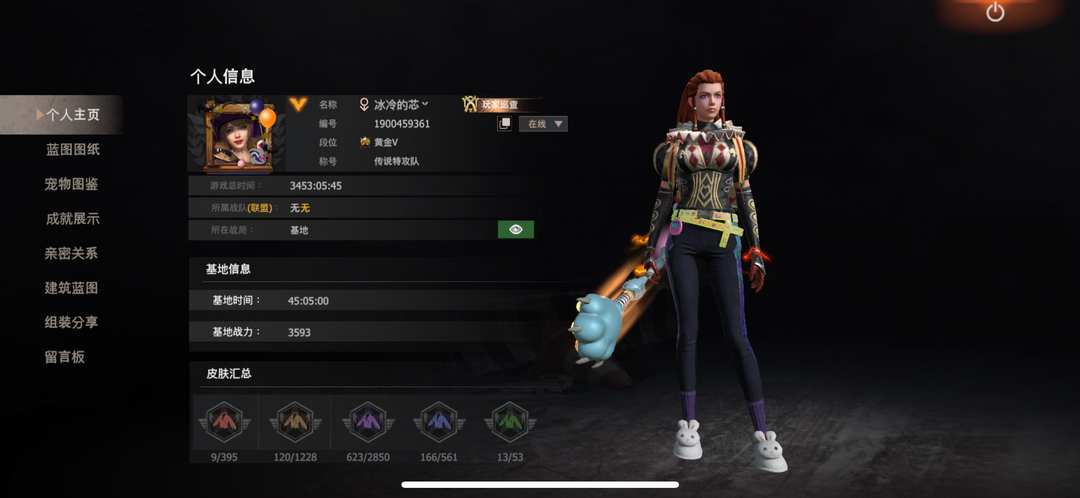Viewport: 1080px width, 498px height.
Task: Copy the player ID with the copy icon
Action: pyautogui.click(x=505, y=124)
